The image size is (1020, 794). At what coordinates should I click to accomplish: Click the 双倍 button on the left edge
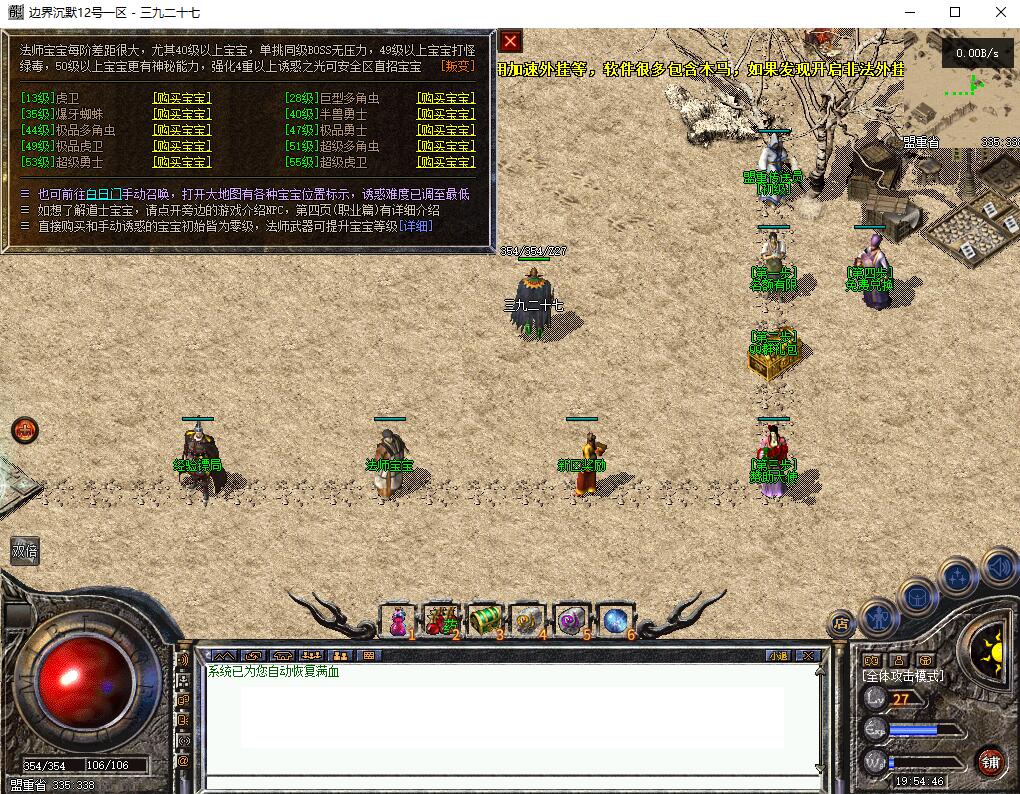click(25, 550)
